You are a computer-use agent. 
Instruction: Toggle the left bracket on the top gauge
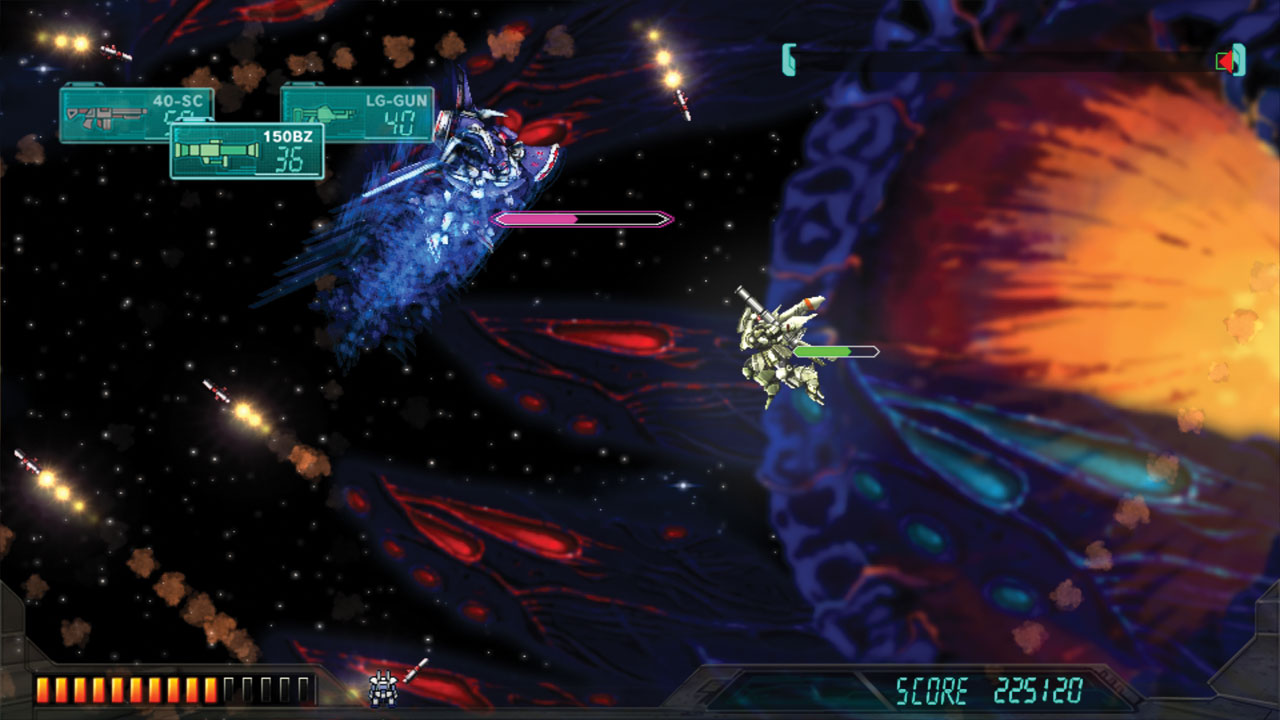pyautogui.click(x=789, y=58)
